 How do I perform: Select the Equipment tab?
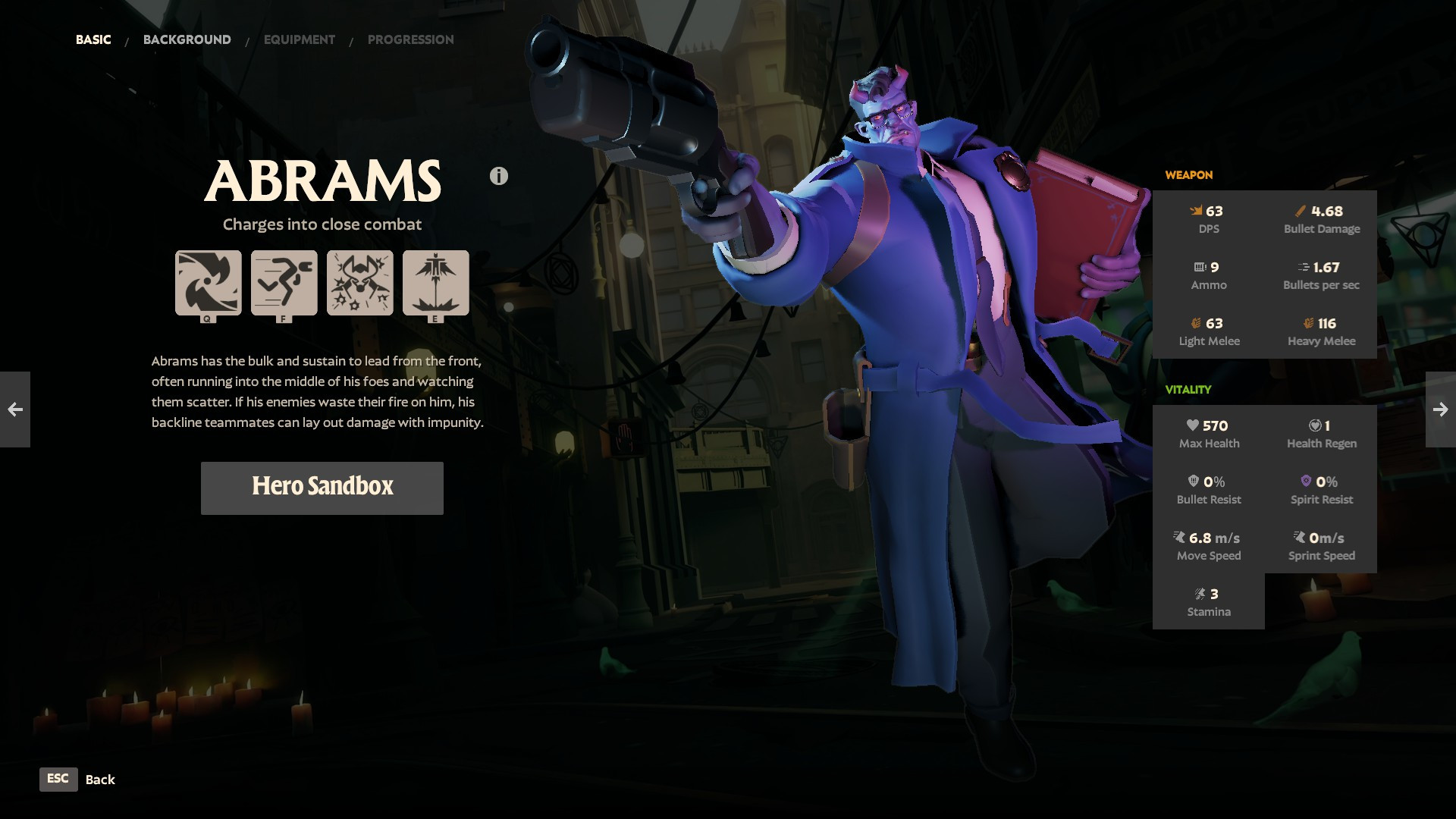click(299, 39)
